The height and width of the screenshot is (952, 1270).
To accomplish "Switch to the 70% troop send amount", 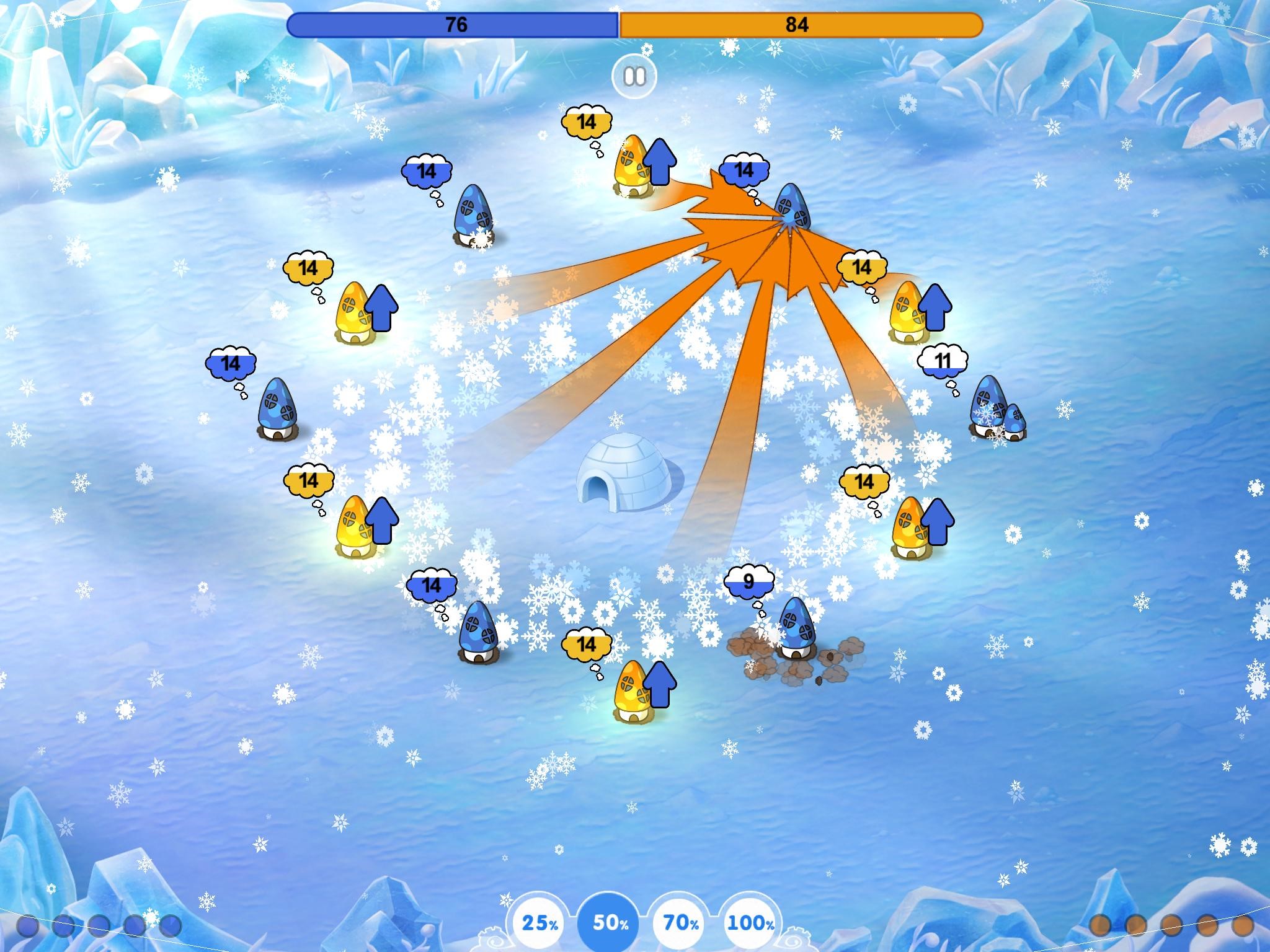I will click(681, 923).
